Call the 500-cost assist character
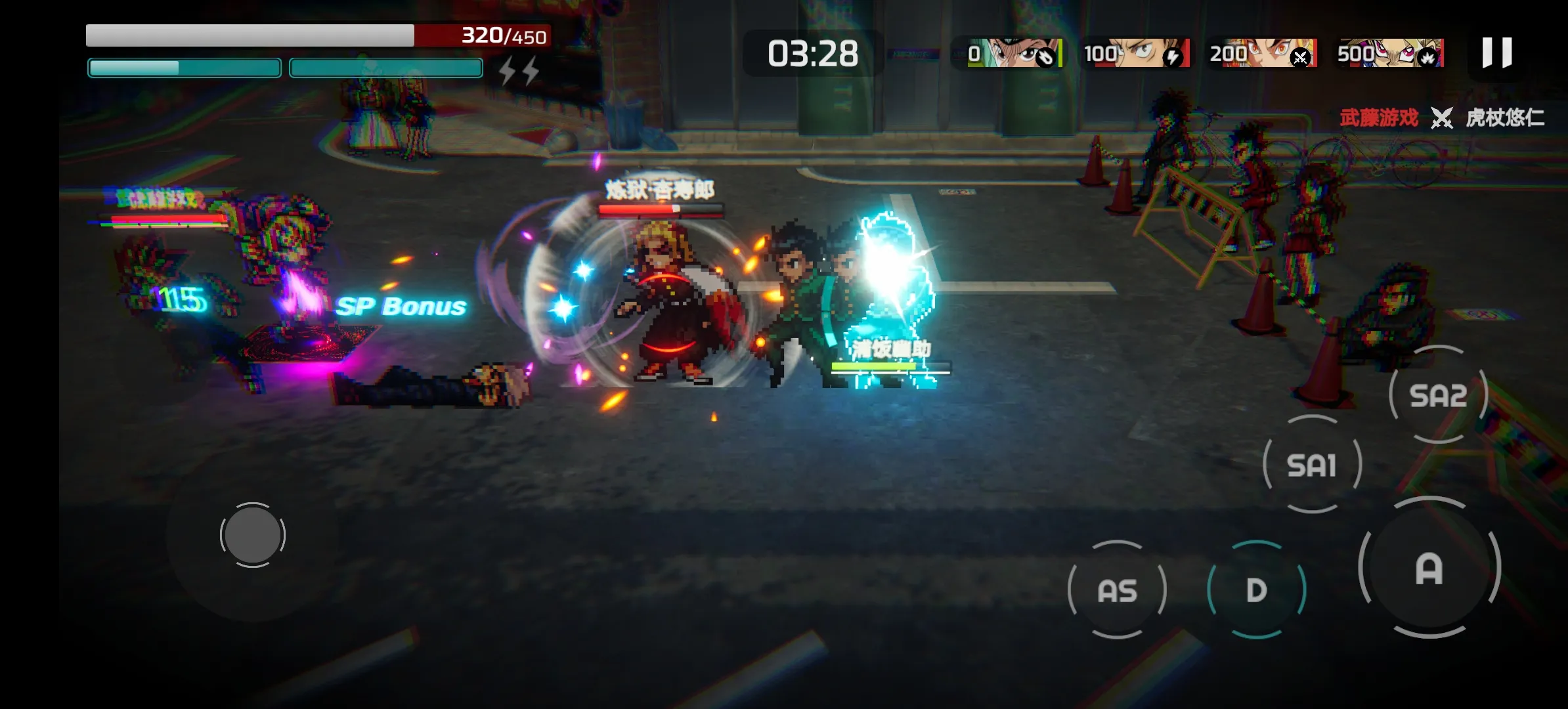Viewport: 1568px width, 709px height. [x=1390, y=53]
